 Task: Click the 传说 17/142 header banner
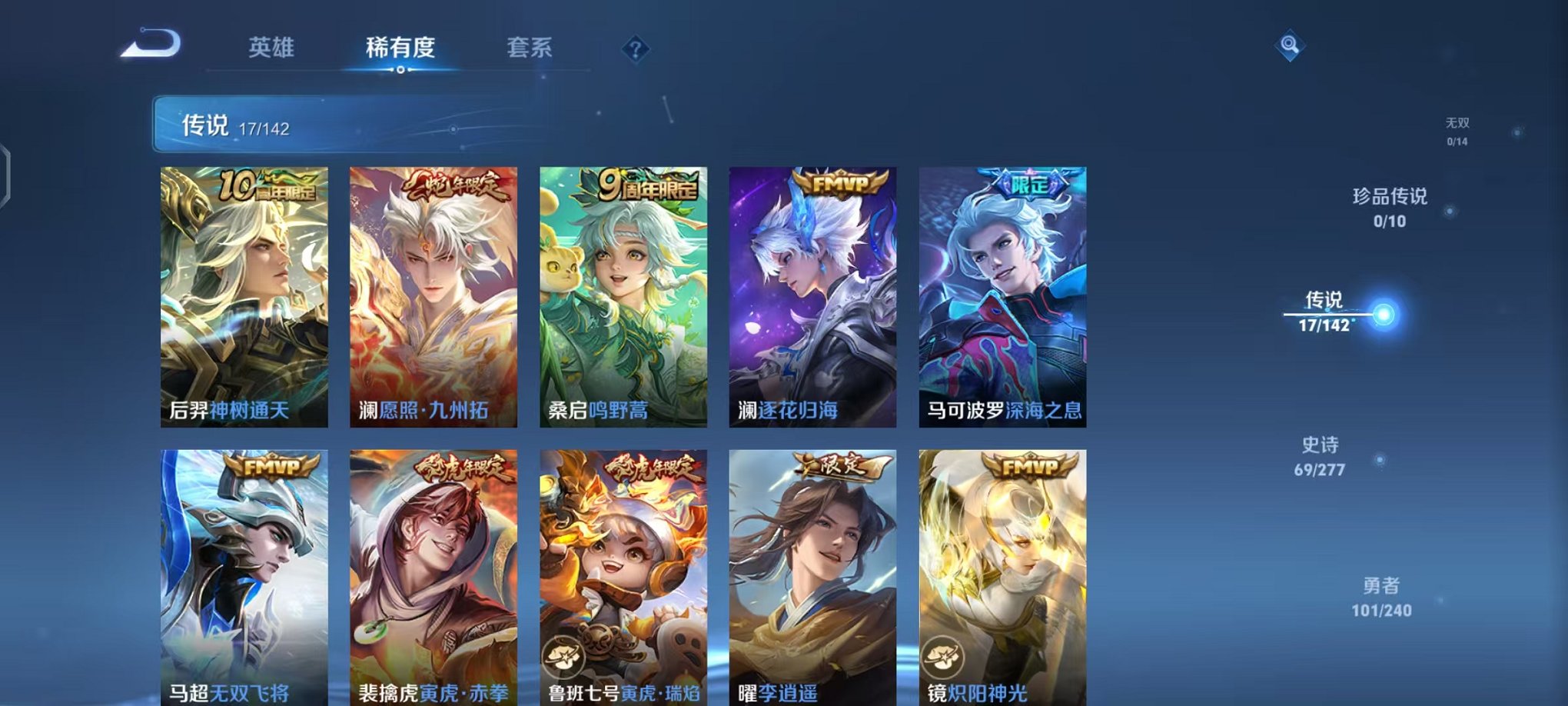click(307, 123)
